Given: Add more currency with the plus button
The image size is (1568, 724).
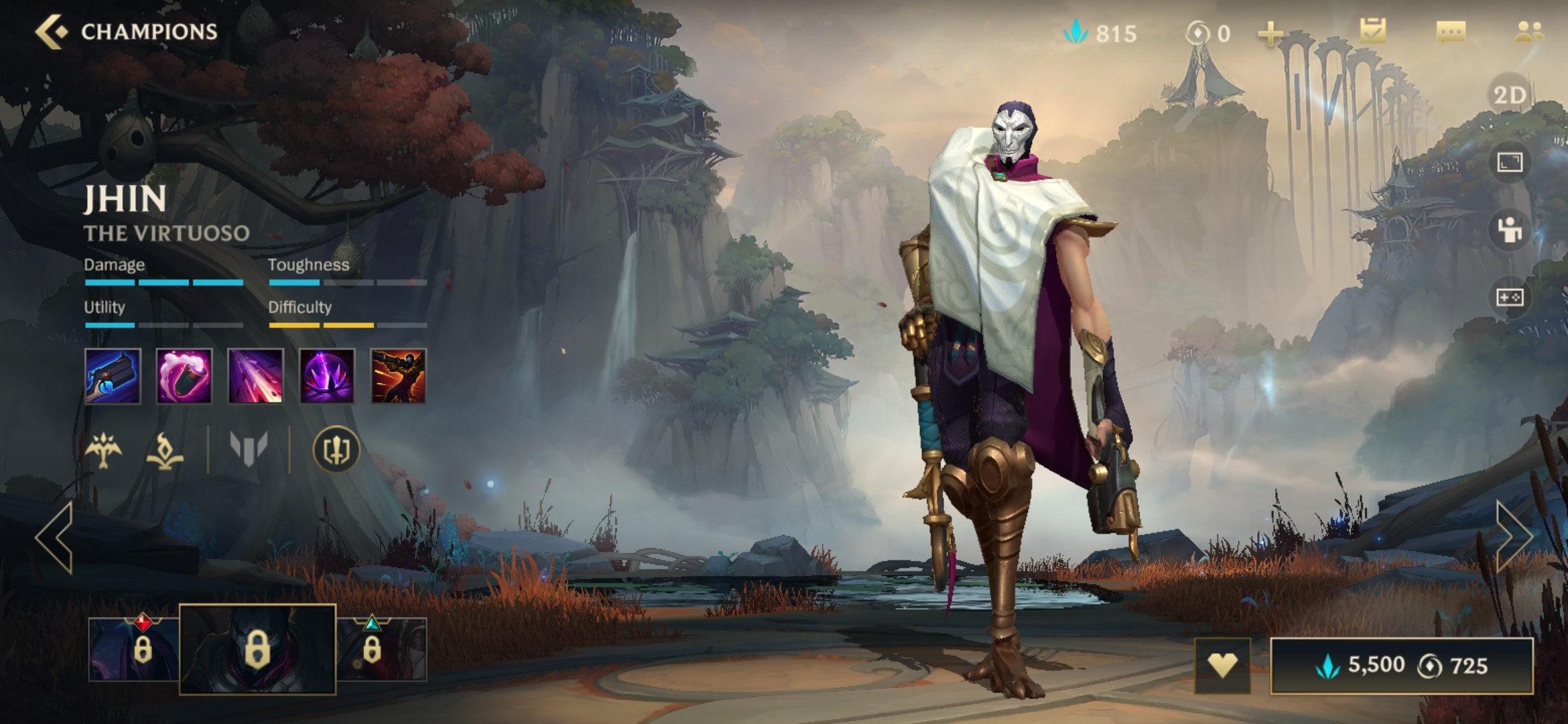Looking at the screenshot, I should point(1270,34).
